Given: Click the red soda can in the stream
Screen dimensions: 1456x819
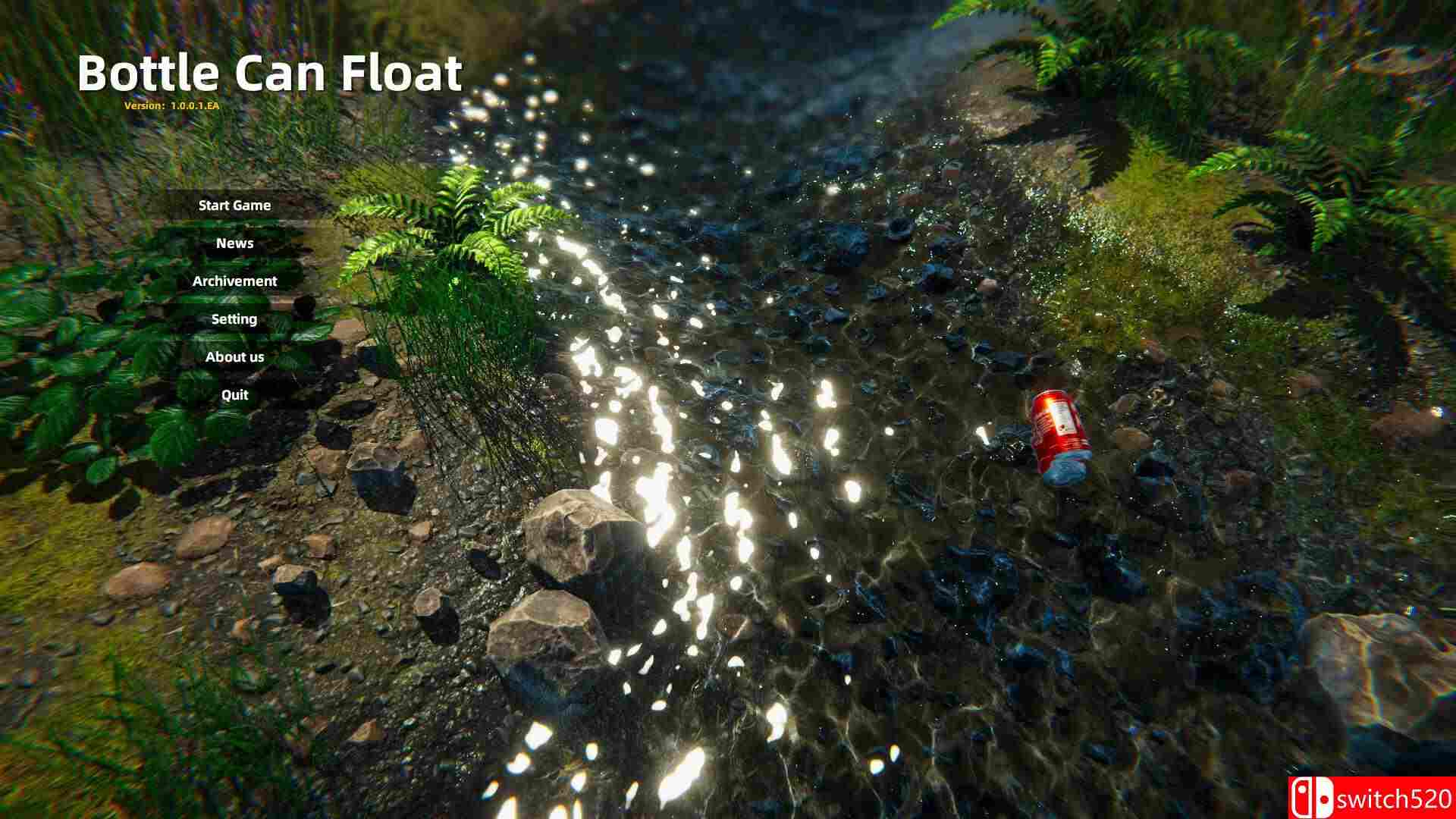Looking at the screenshot, I should [x=1056, y=432].
